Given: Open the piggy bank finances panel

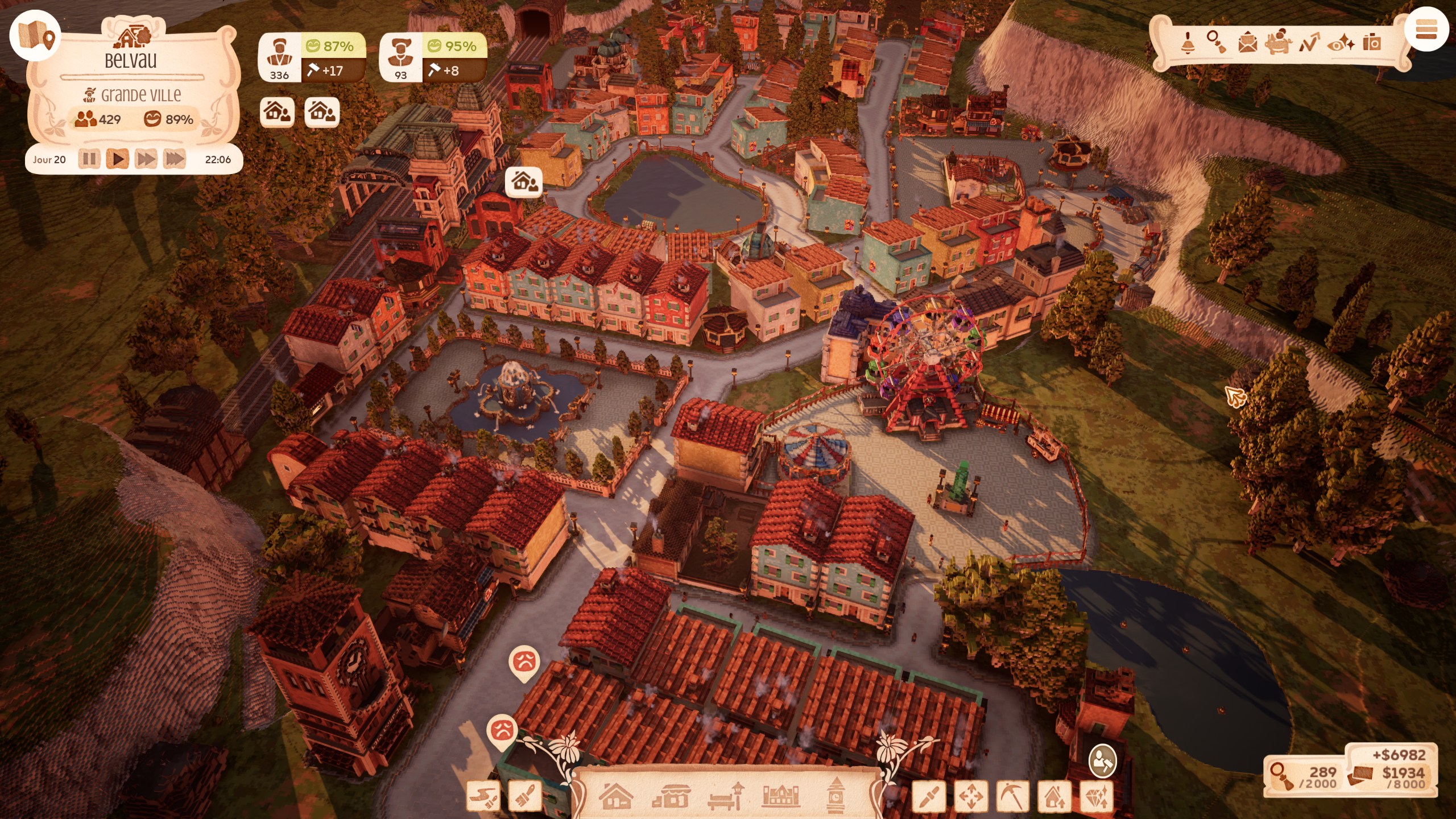Looking at the screenshot, I should pos(1278,43).
